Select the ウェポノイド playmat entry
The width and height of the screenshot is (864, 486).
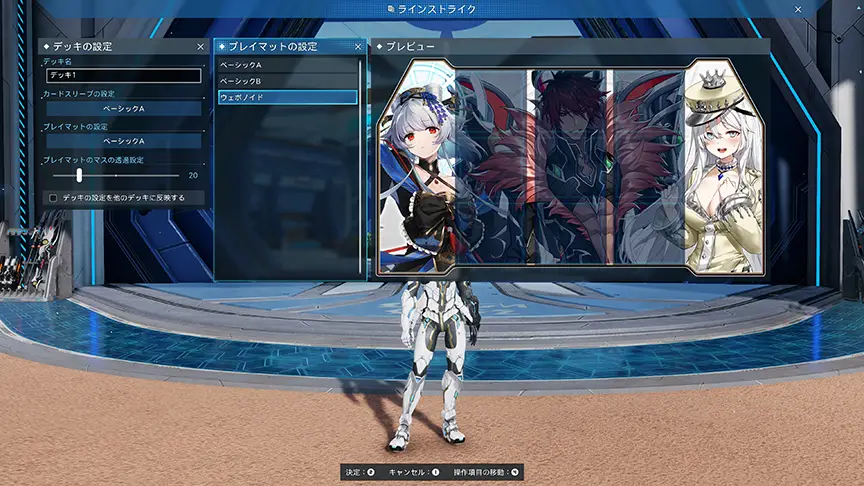click(287, 97)
